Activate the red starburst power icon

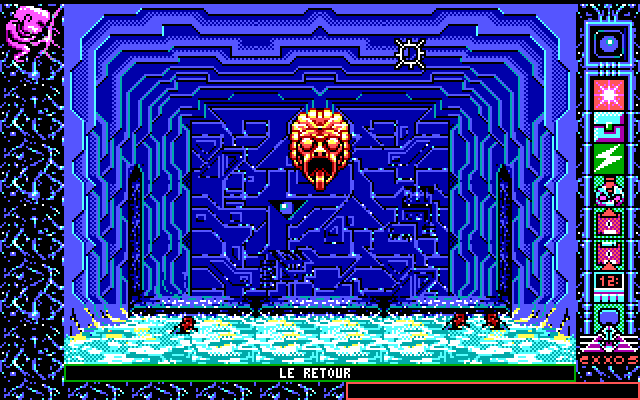607,95
